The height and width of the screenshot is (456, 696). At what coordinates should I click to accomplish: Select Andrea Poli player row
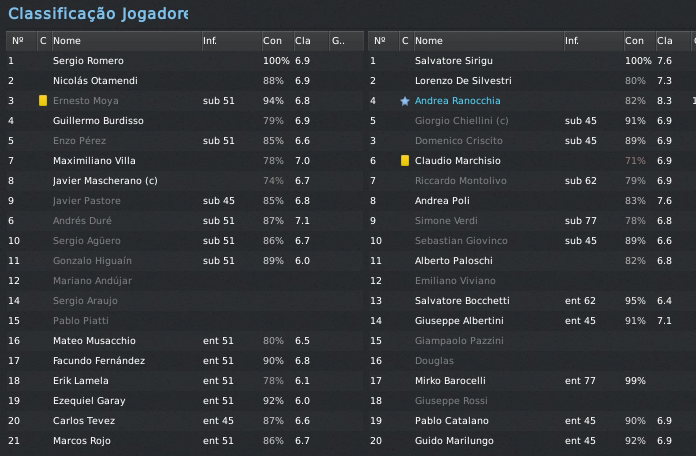tap(441, 201)
